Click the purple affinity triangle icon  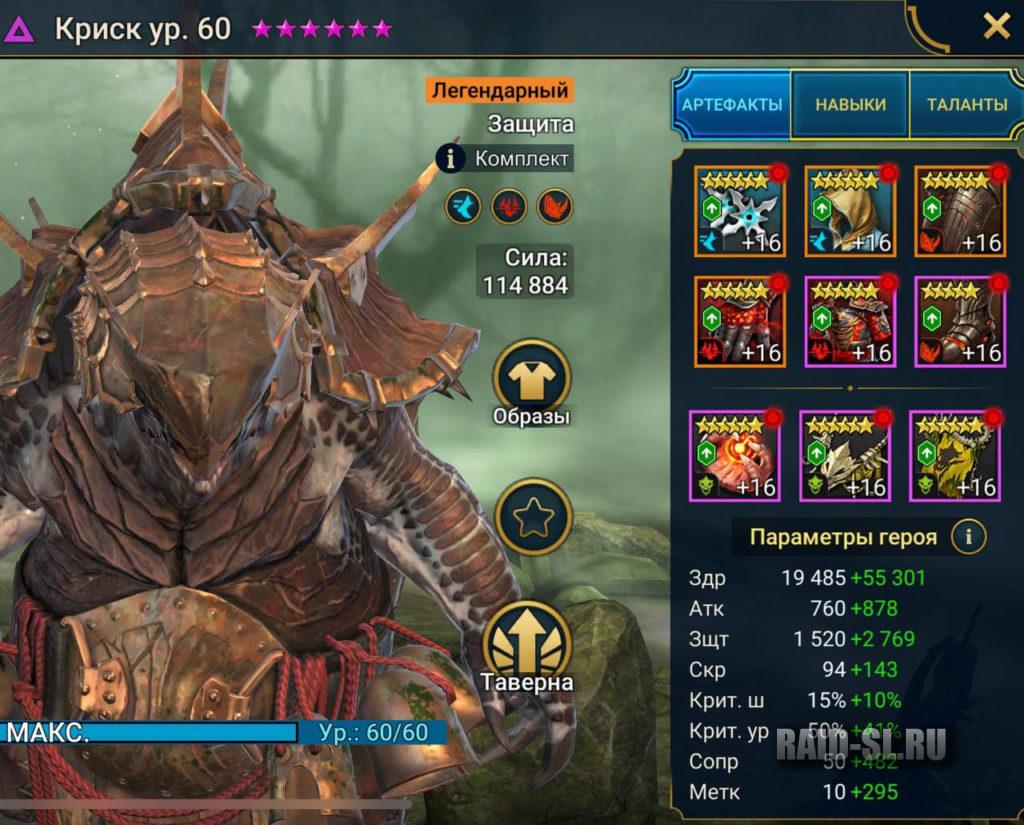coord(19,28)
